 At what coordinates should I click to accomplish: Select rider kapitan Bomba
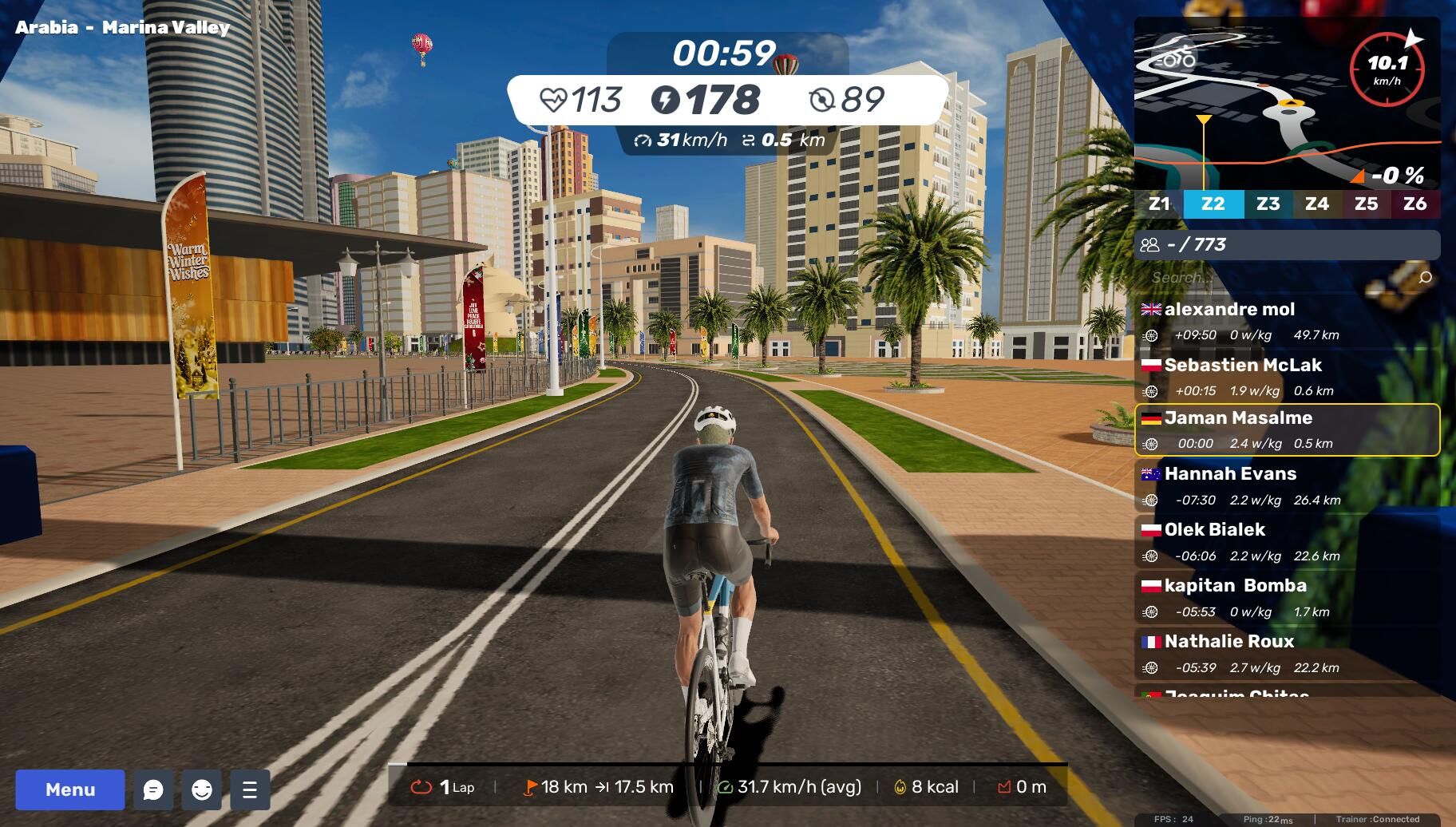1287,597
